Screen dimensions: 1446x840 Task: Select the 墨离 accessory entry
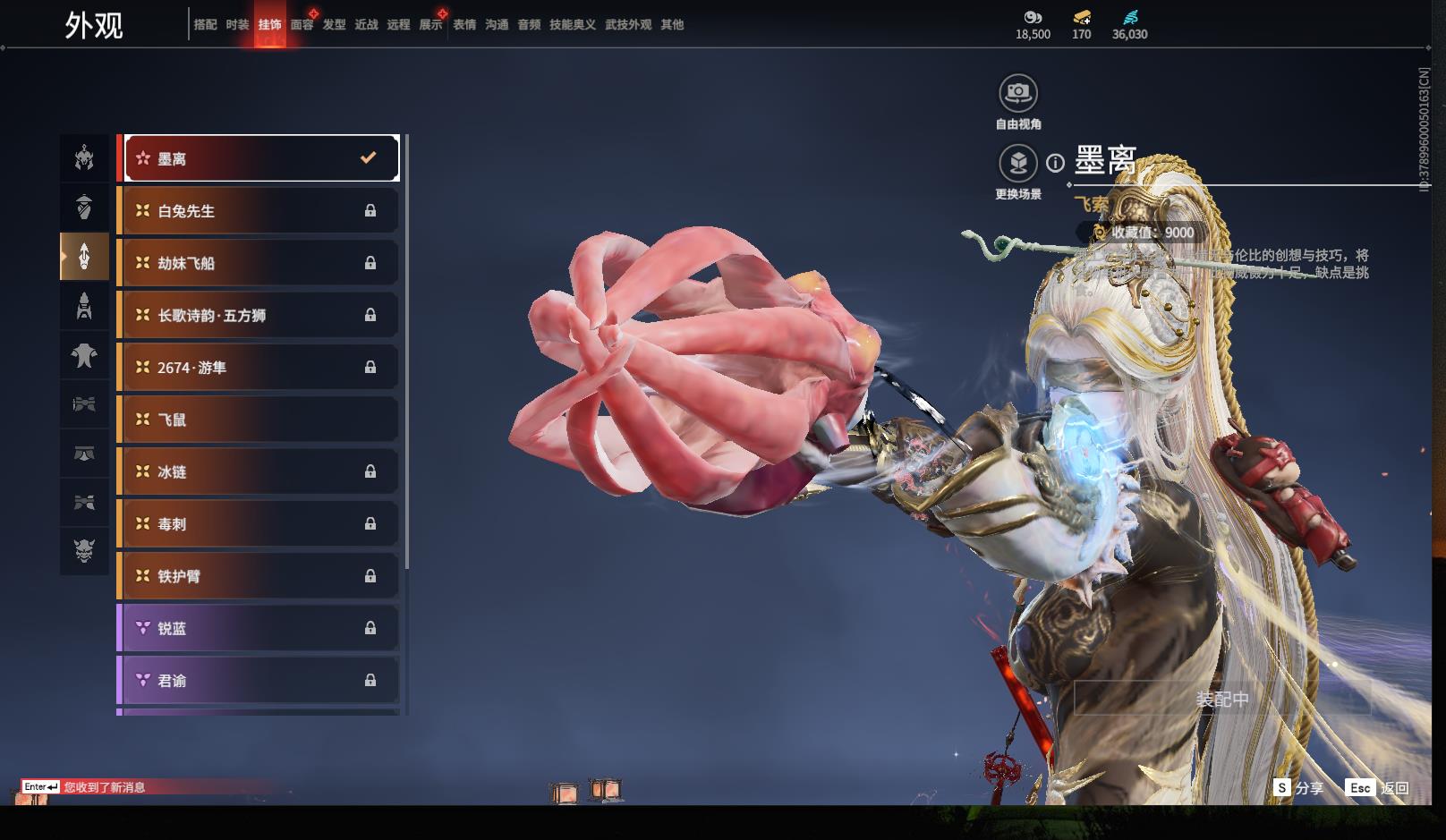coord(259,158)
